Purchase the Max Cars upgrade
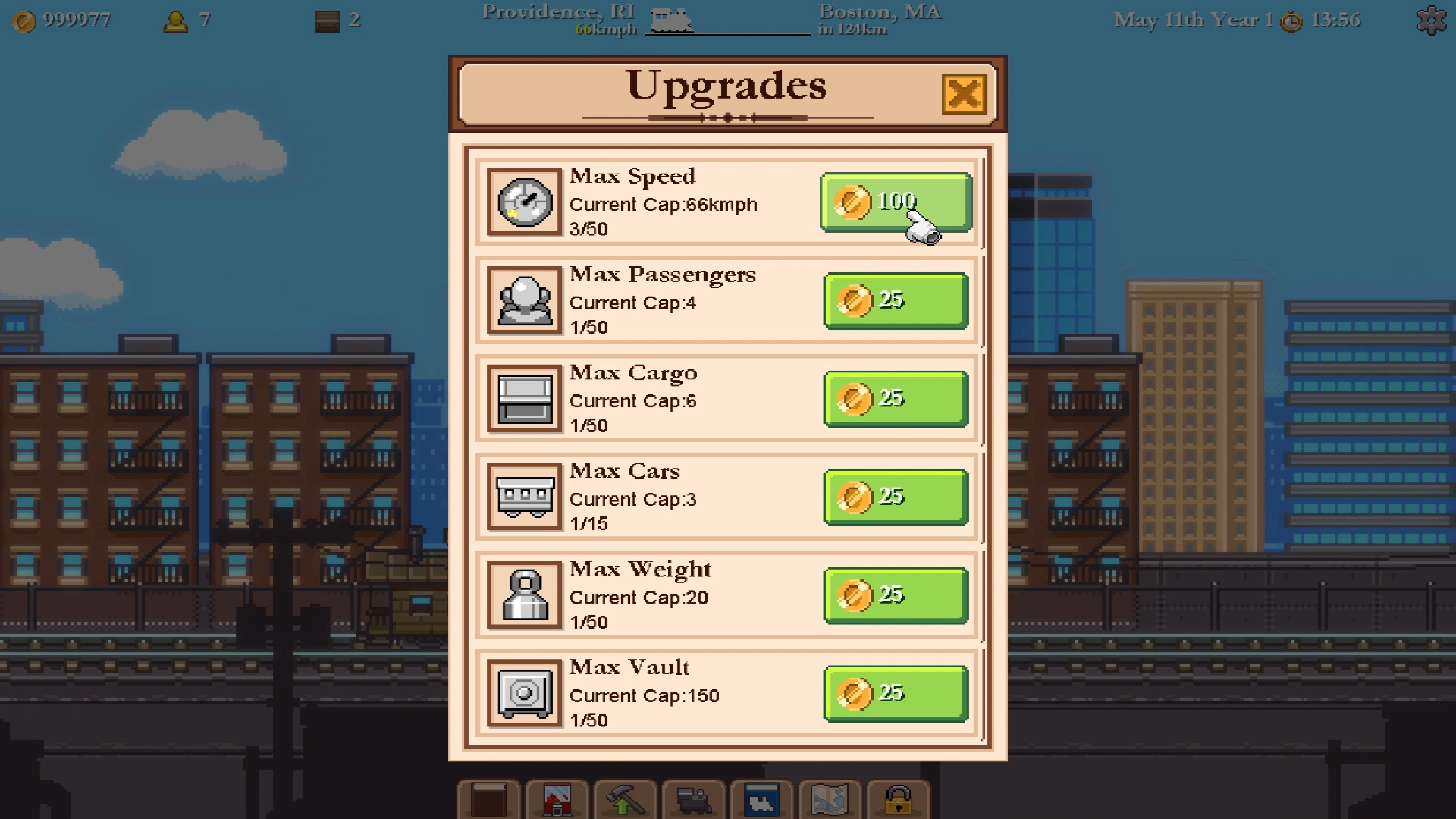 point(895,497)
